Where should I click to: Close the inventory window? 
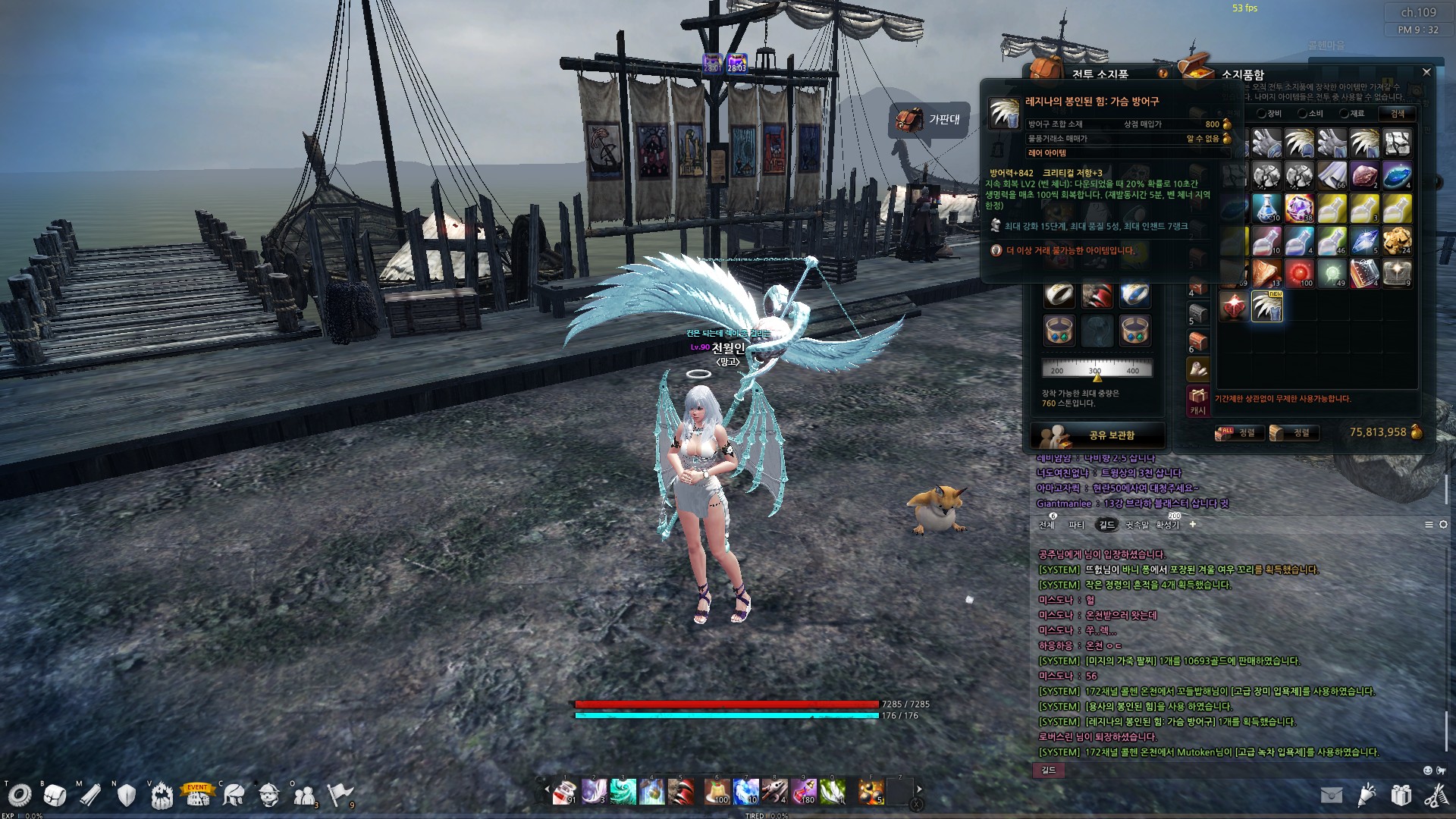[x=1426, y=72]
